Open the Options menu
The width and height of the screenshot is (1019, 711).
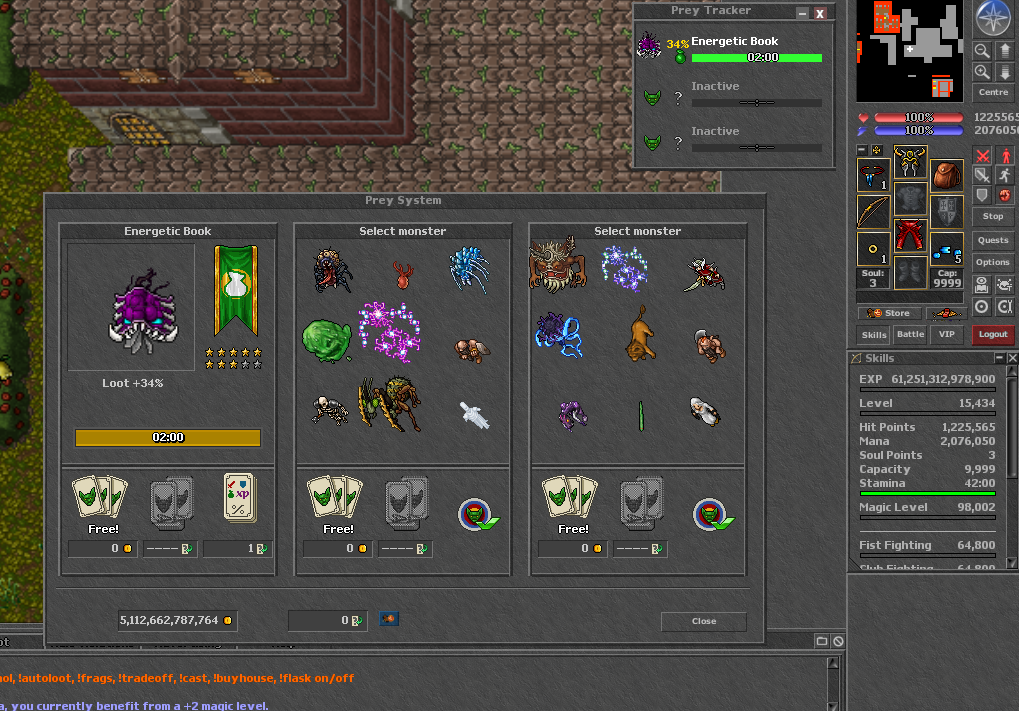coord(993,262)
